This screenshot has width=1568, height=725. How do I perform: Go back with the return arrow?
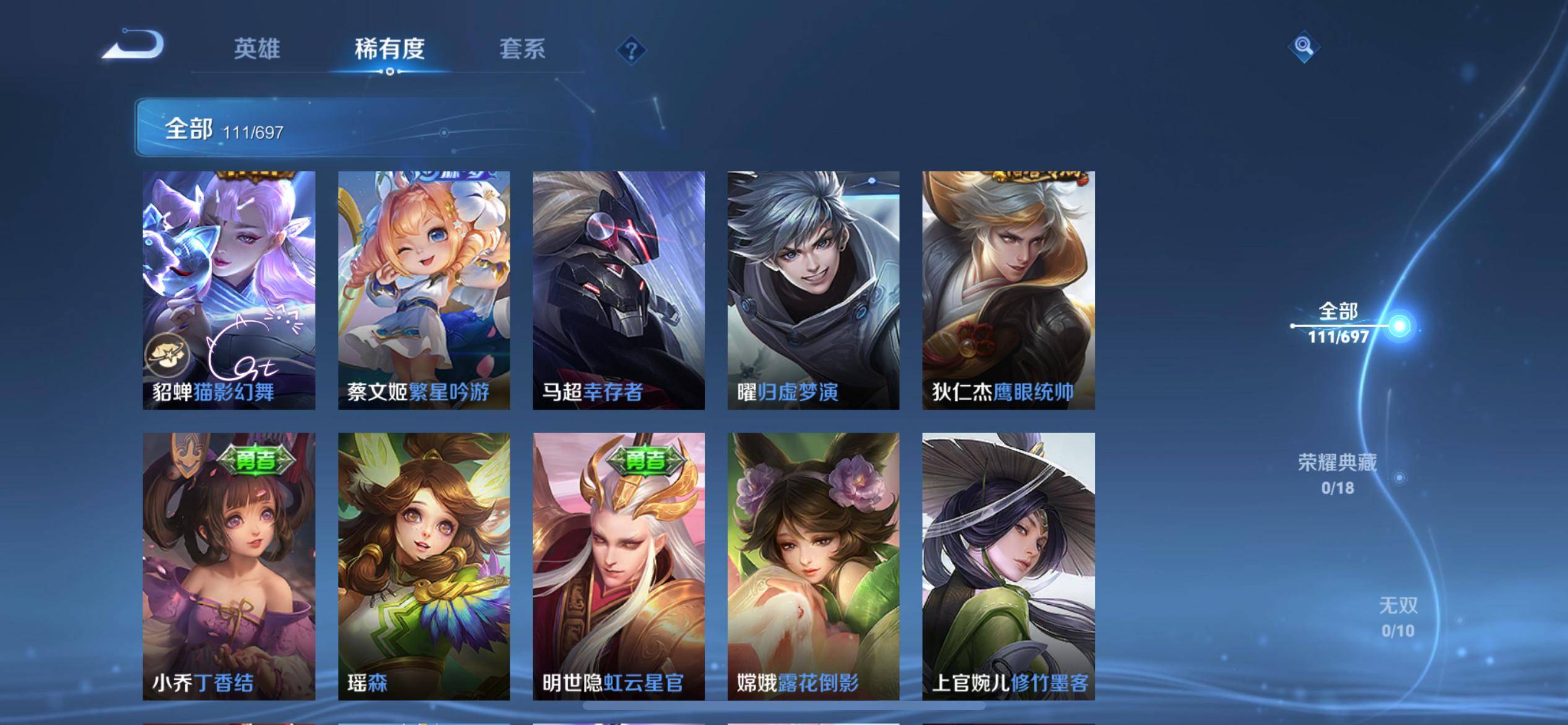[134, 46]
